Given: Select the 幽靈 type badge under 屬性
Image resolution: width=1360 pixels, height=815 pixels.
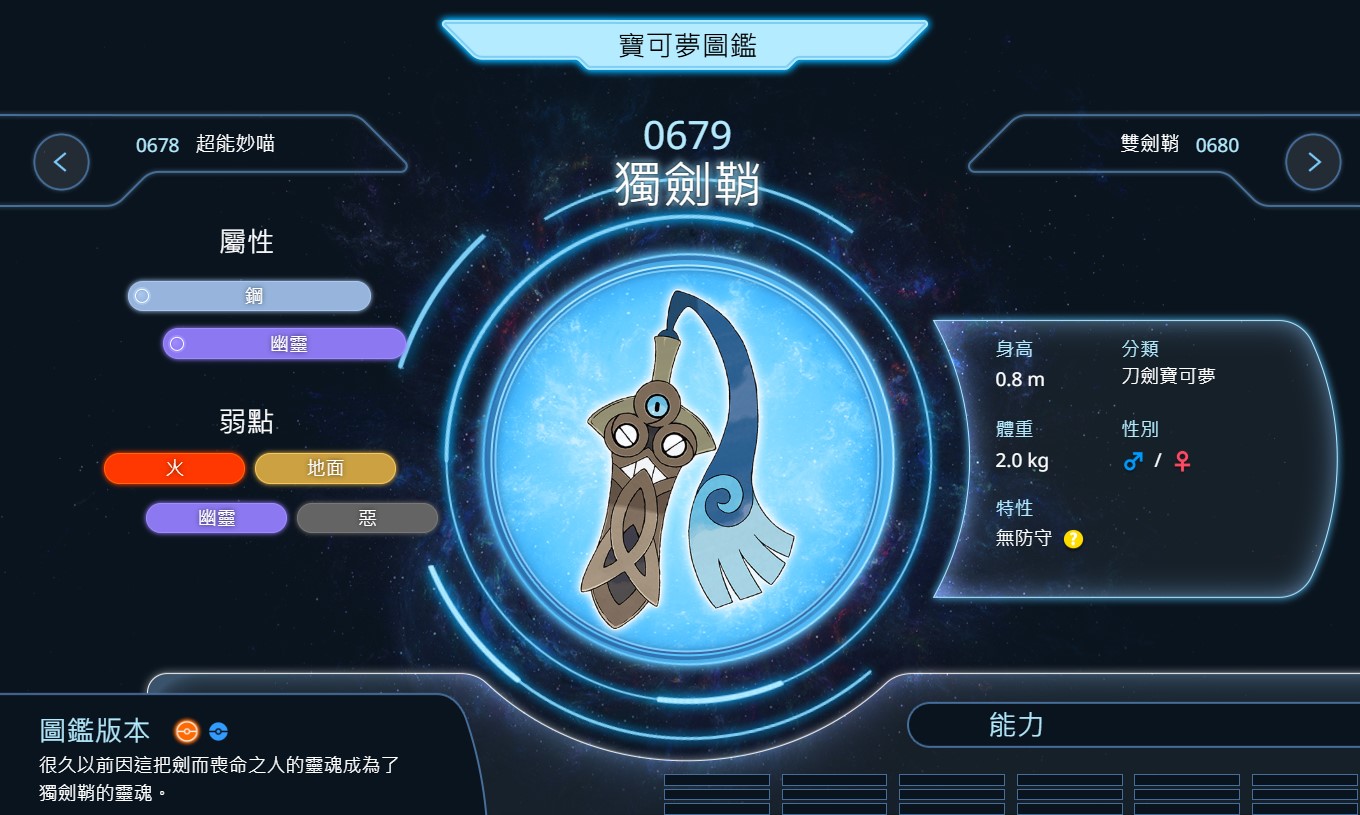Looking at the screenshot, I should (285, 344).
